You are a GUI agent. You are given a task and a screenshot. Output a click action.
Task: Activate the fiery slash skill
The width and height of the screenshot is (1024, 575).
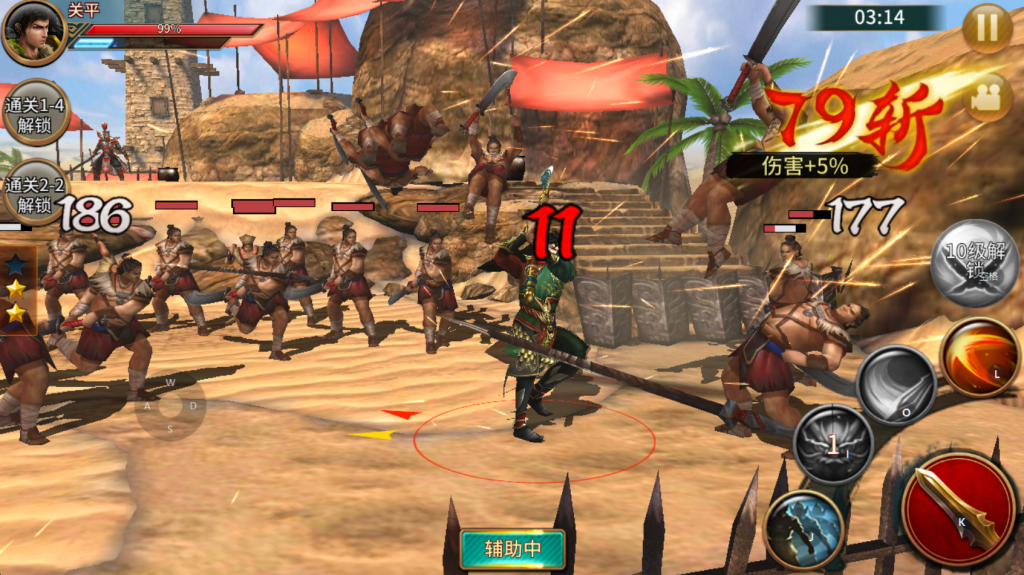point(978,357)
